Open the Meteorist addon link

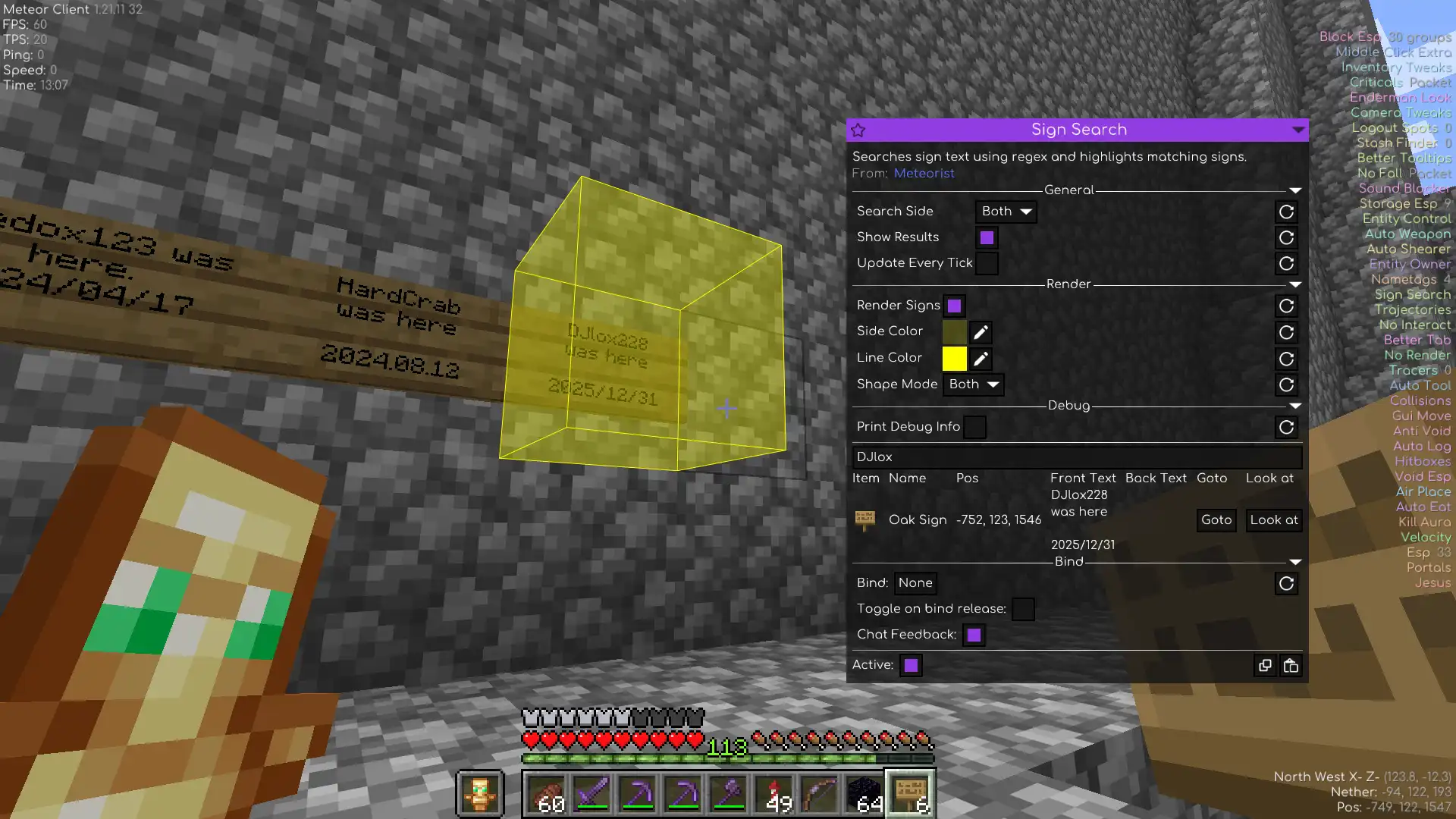pos(924,174)
